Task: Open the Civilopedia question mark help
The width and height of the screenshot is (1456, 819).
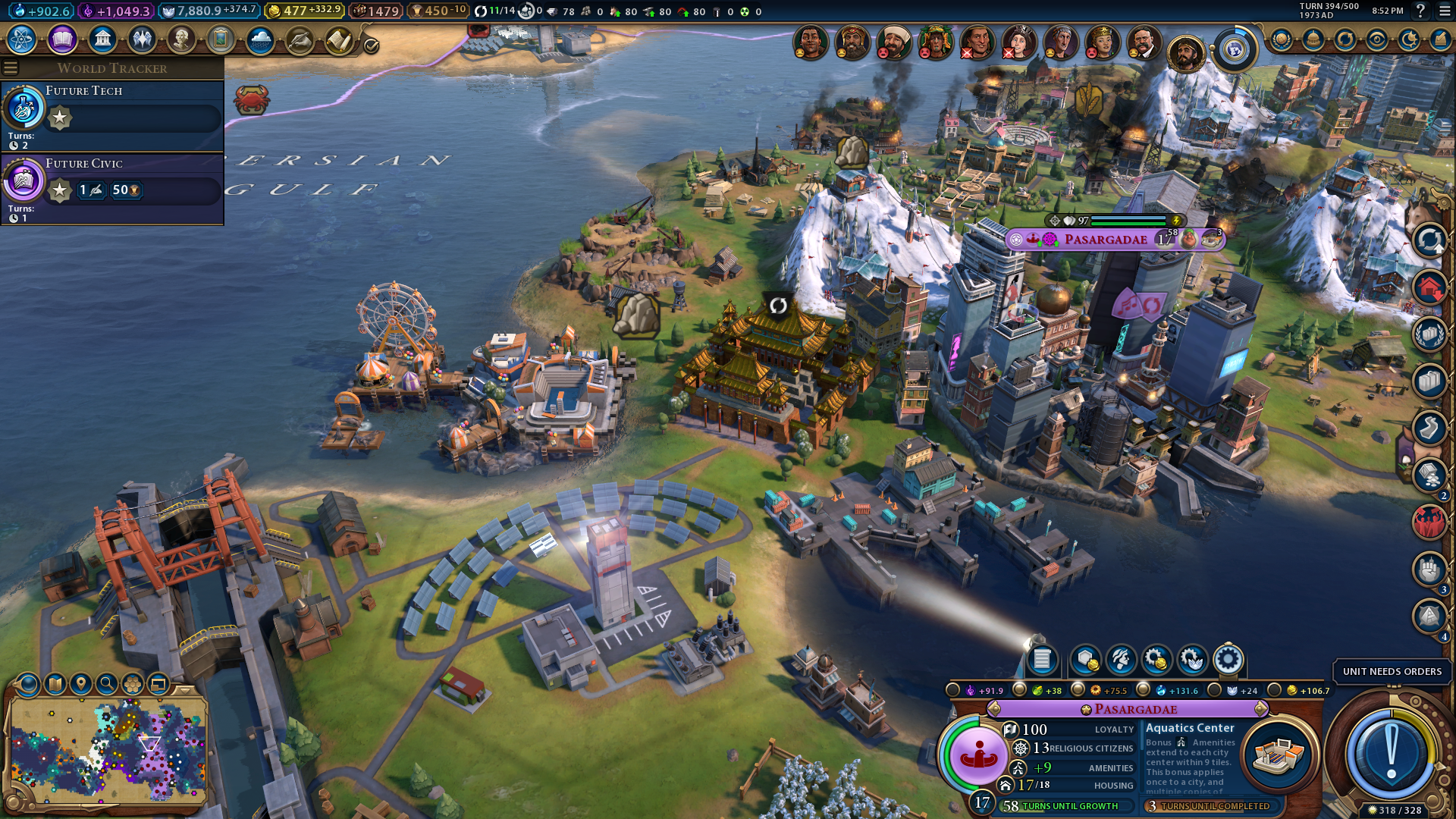Action: (x=1420, y=11)
